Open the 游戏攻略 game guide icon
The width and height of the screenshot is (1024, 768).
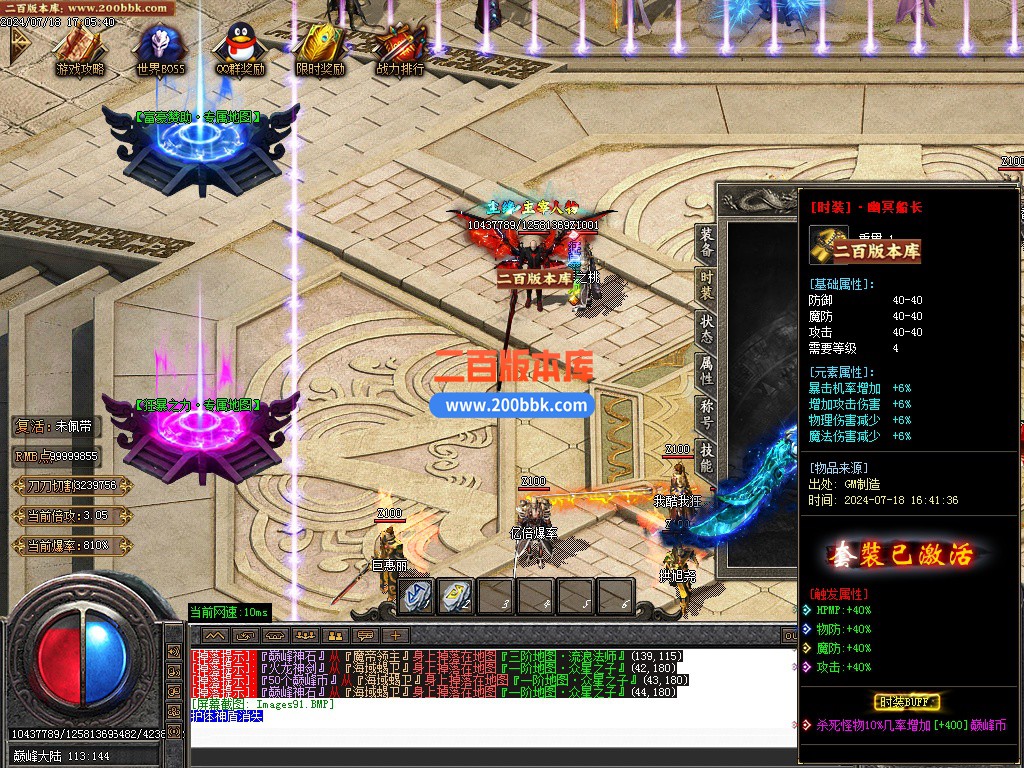coord(80,48)
